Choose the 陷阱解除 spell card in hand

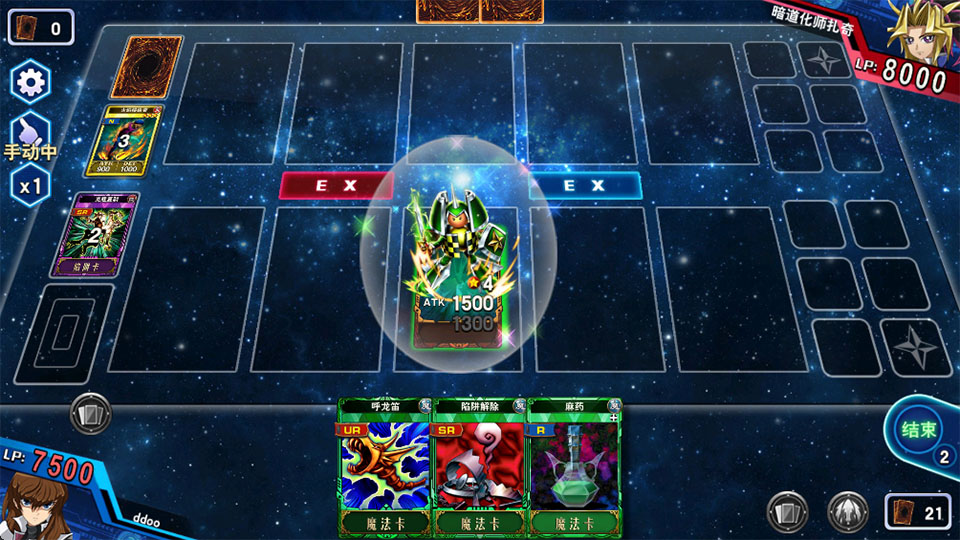[x=478, y=467]
